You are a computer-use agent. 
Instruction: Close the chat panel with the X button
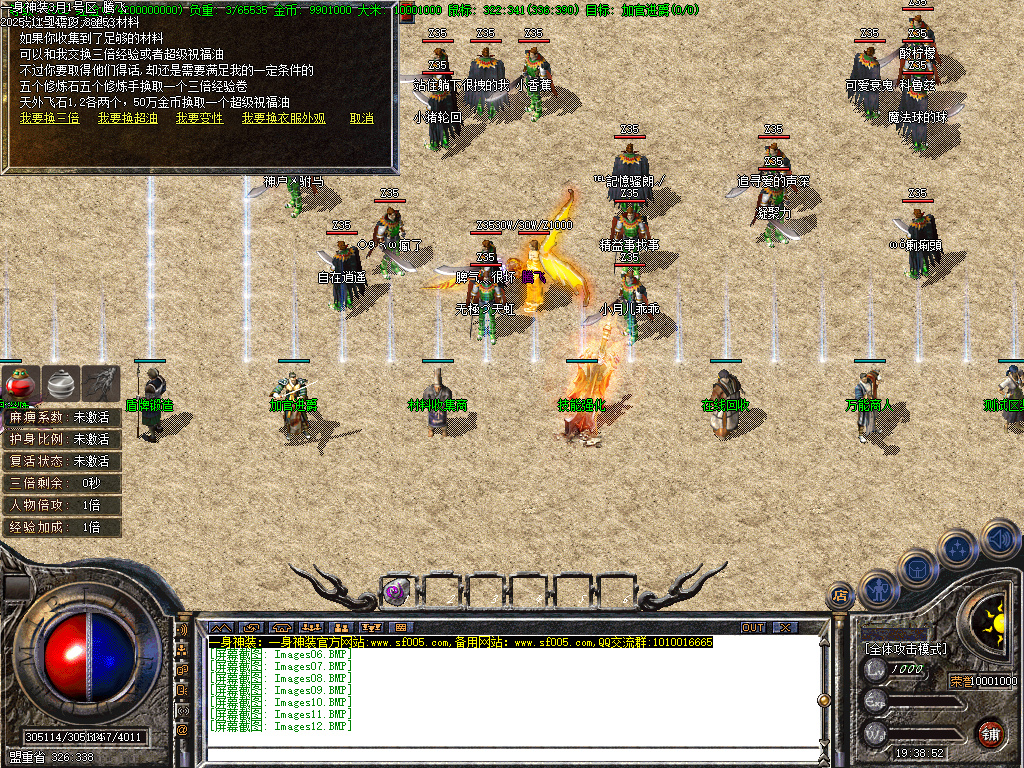(x=786, y=628)
